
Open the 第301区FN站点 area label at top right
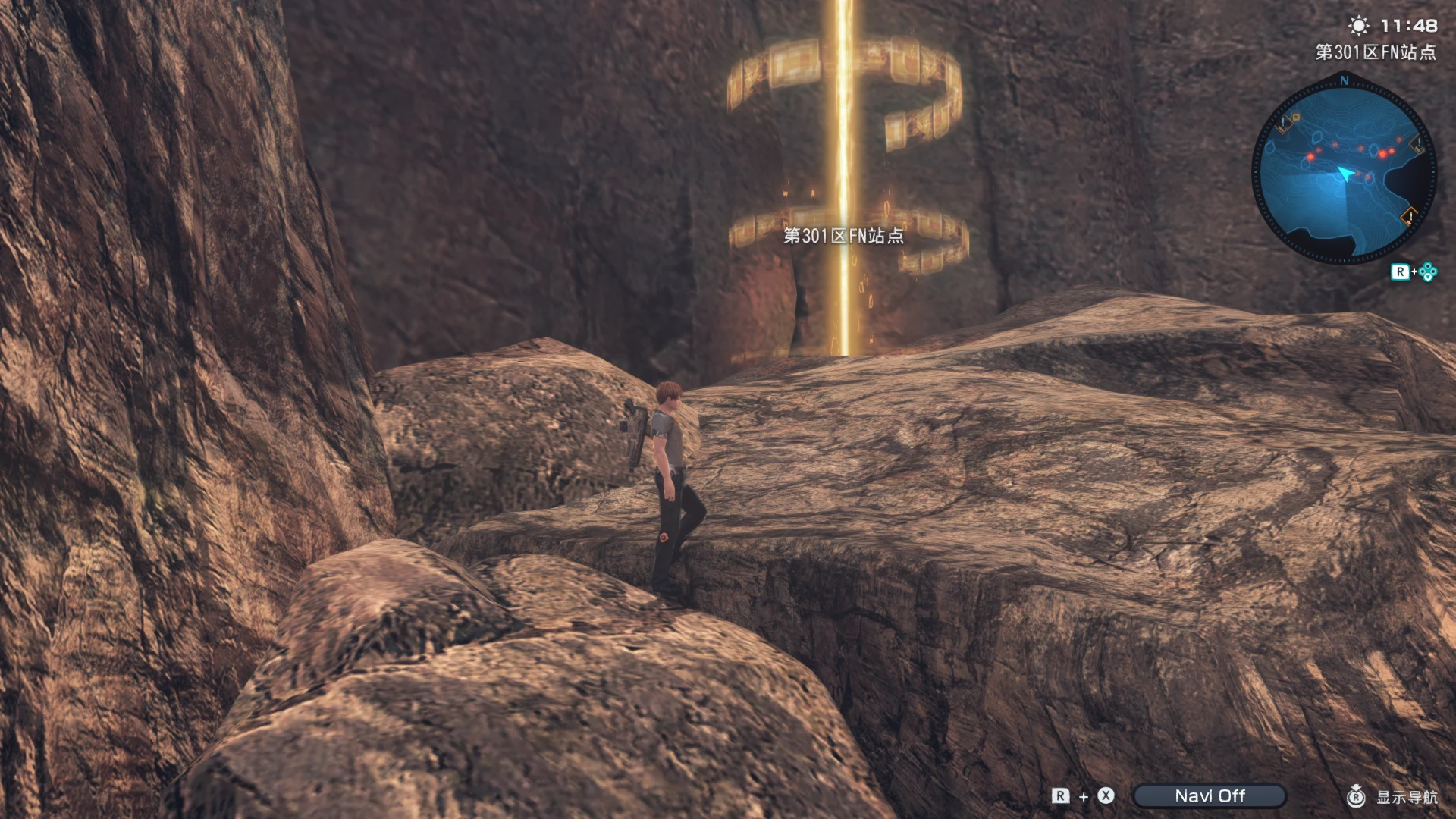click(x=1376, y=53)
